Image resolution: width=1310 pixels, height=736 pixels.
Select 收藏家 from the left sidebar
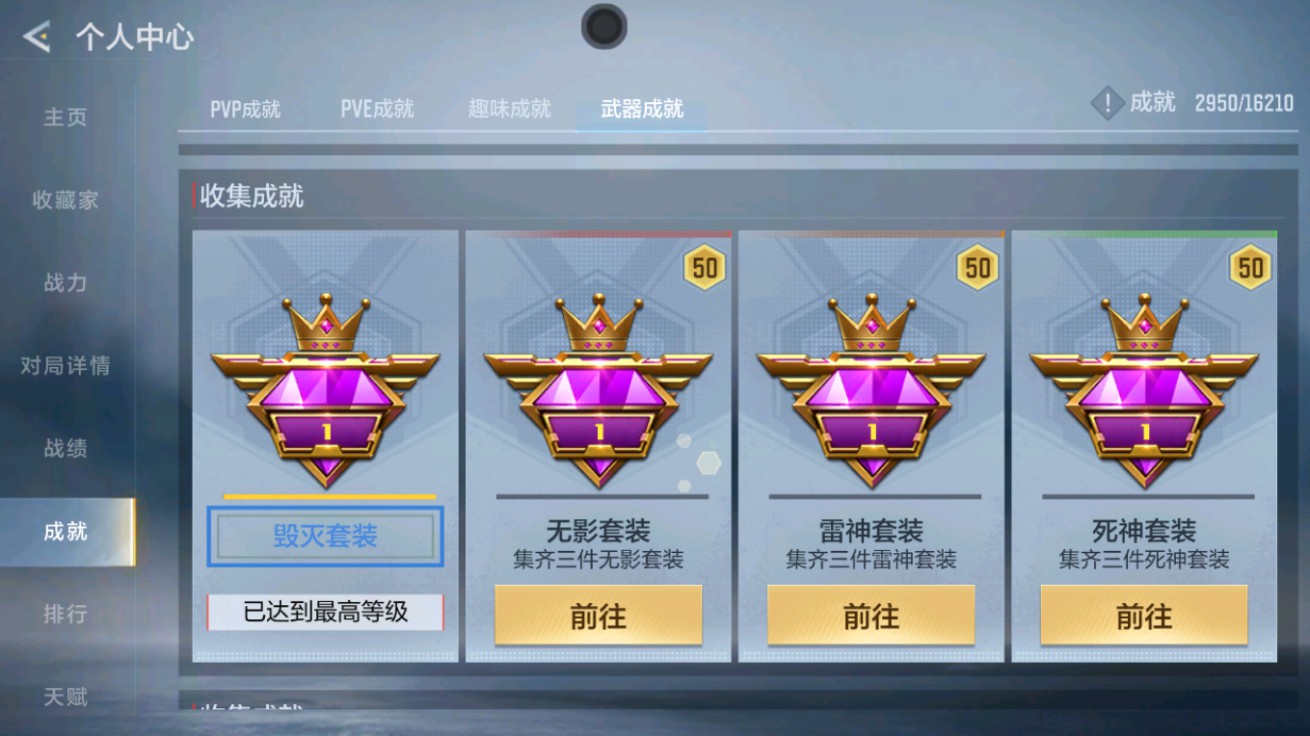pos(66,200)
